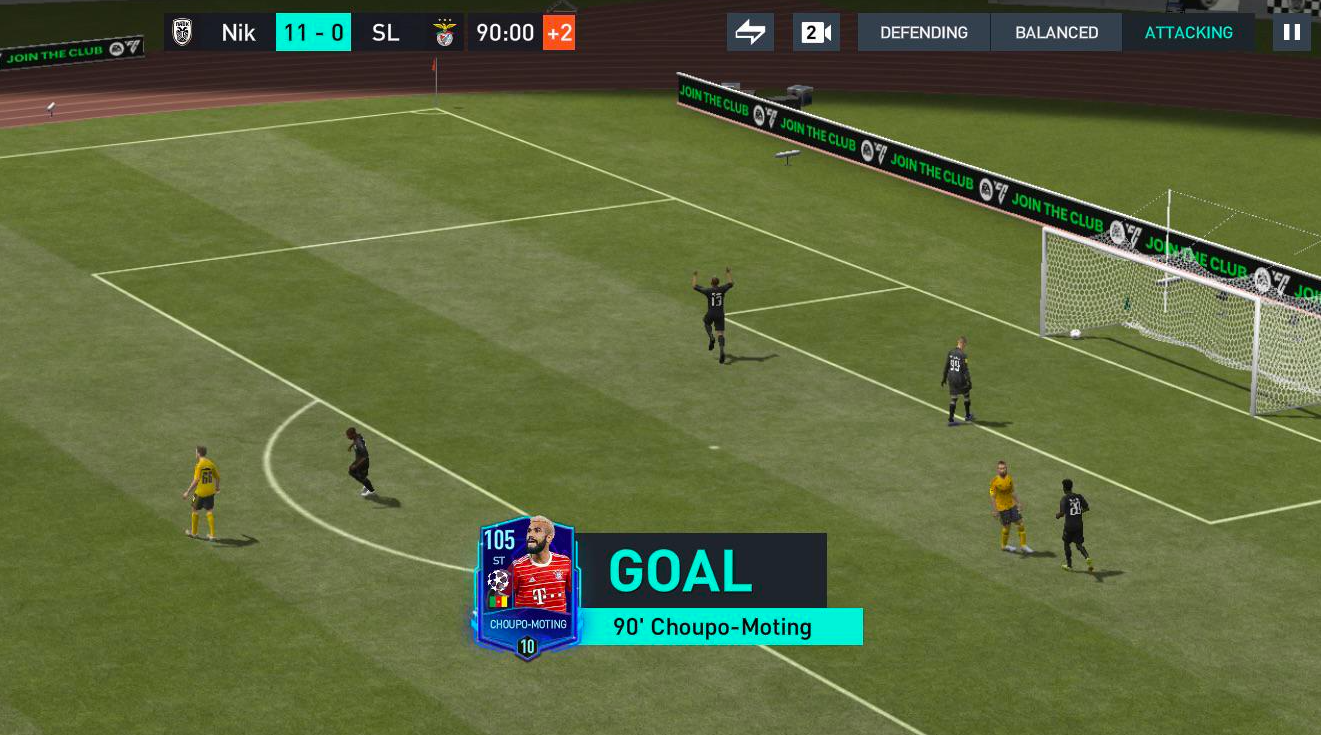Switch tactics to DEFENDING

(x=923, y=32)
